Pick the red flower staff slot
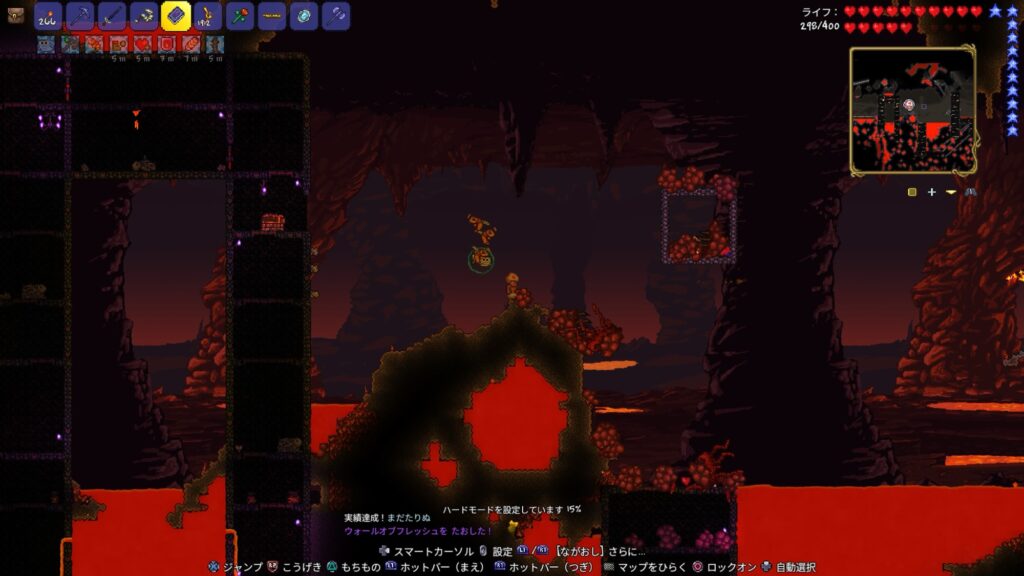Viewport: 1024px width, 576px height. tap(240, 16)
